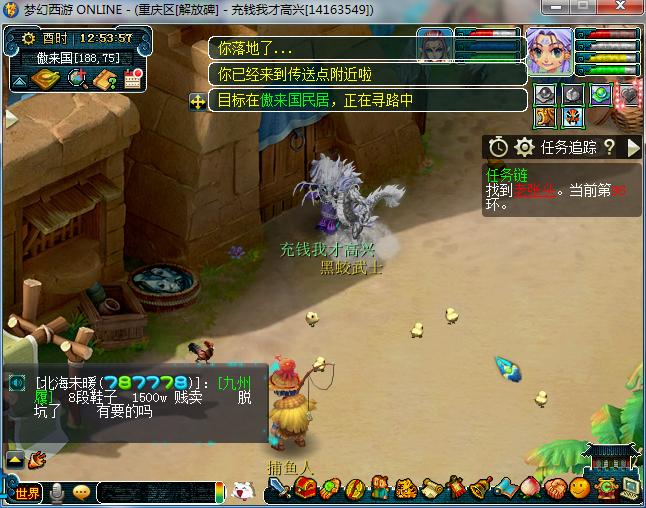Open the sword attack icon in toolbar
The width and height of the screenshot is (646, 508).
[x=279, y=490]
